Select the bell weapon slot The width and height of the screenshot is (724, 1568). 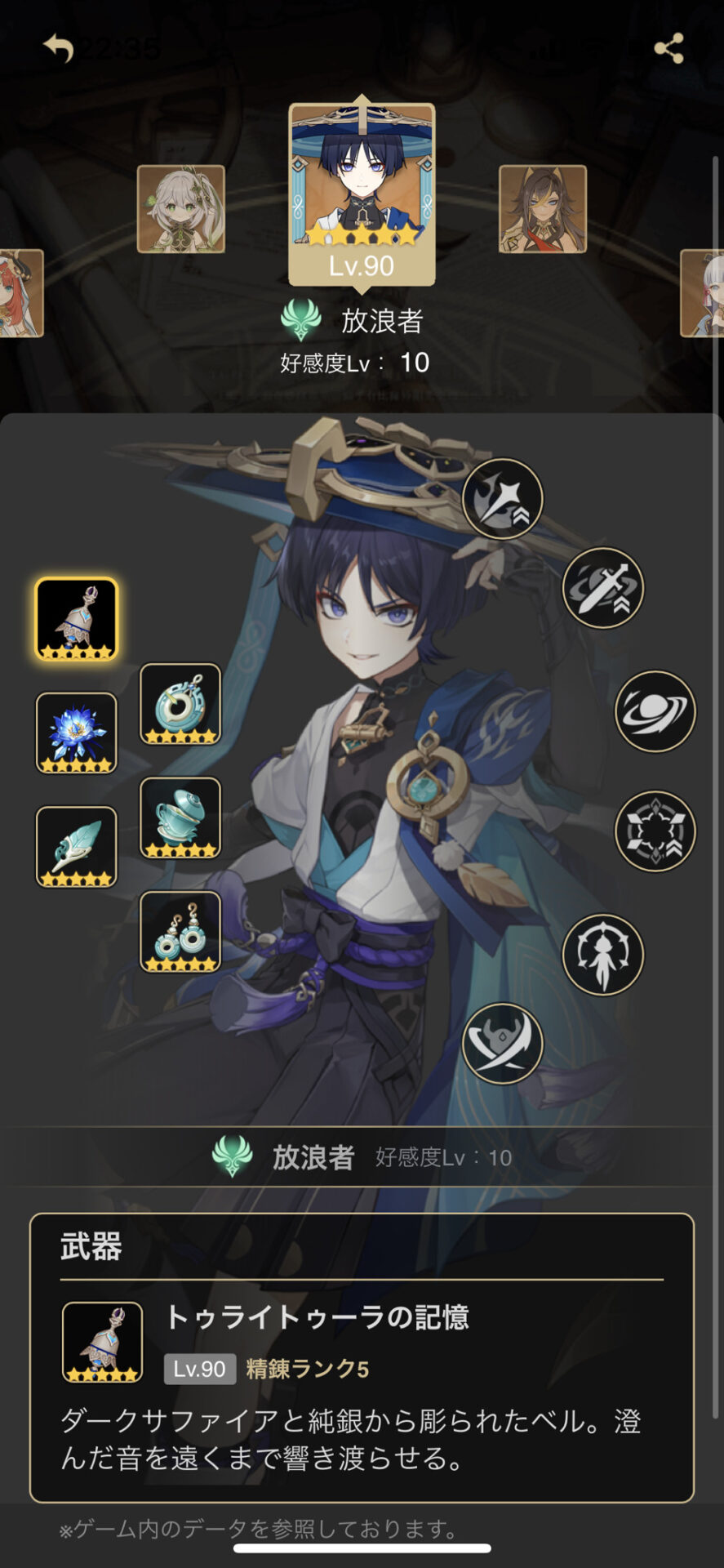pos(77,619)
